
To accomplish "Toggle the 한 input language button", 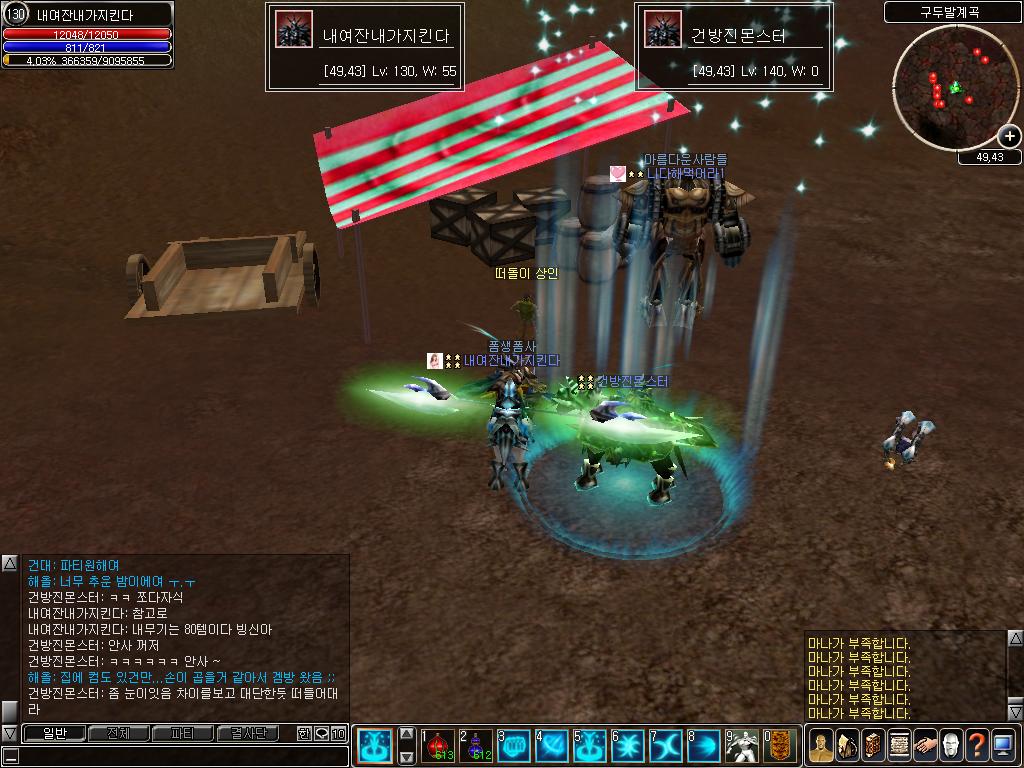I will (304, 734).
